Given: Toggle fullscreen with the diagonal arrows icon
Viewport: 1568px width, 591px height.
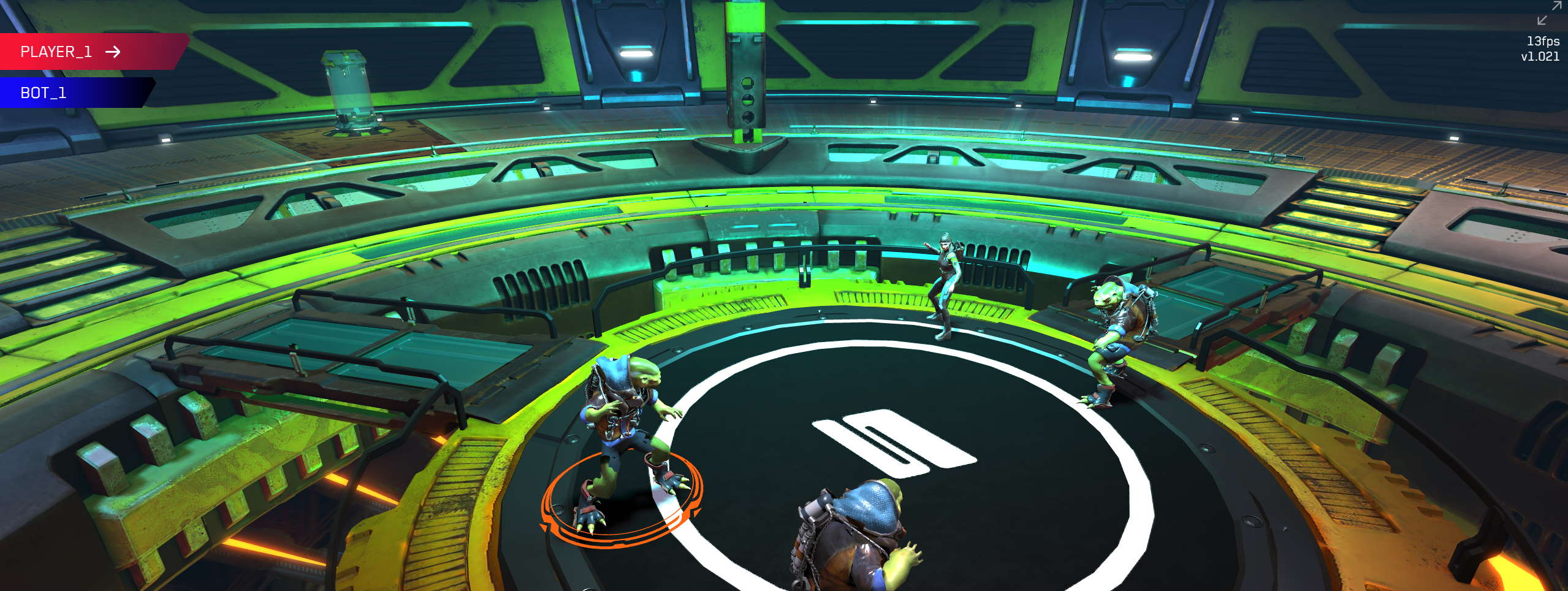Looking at the screenshot, I should coord(1549,13).
